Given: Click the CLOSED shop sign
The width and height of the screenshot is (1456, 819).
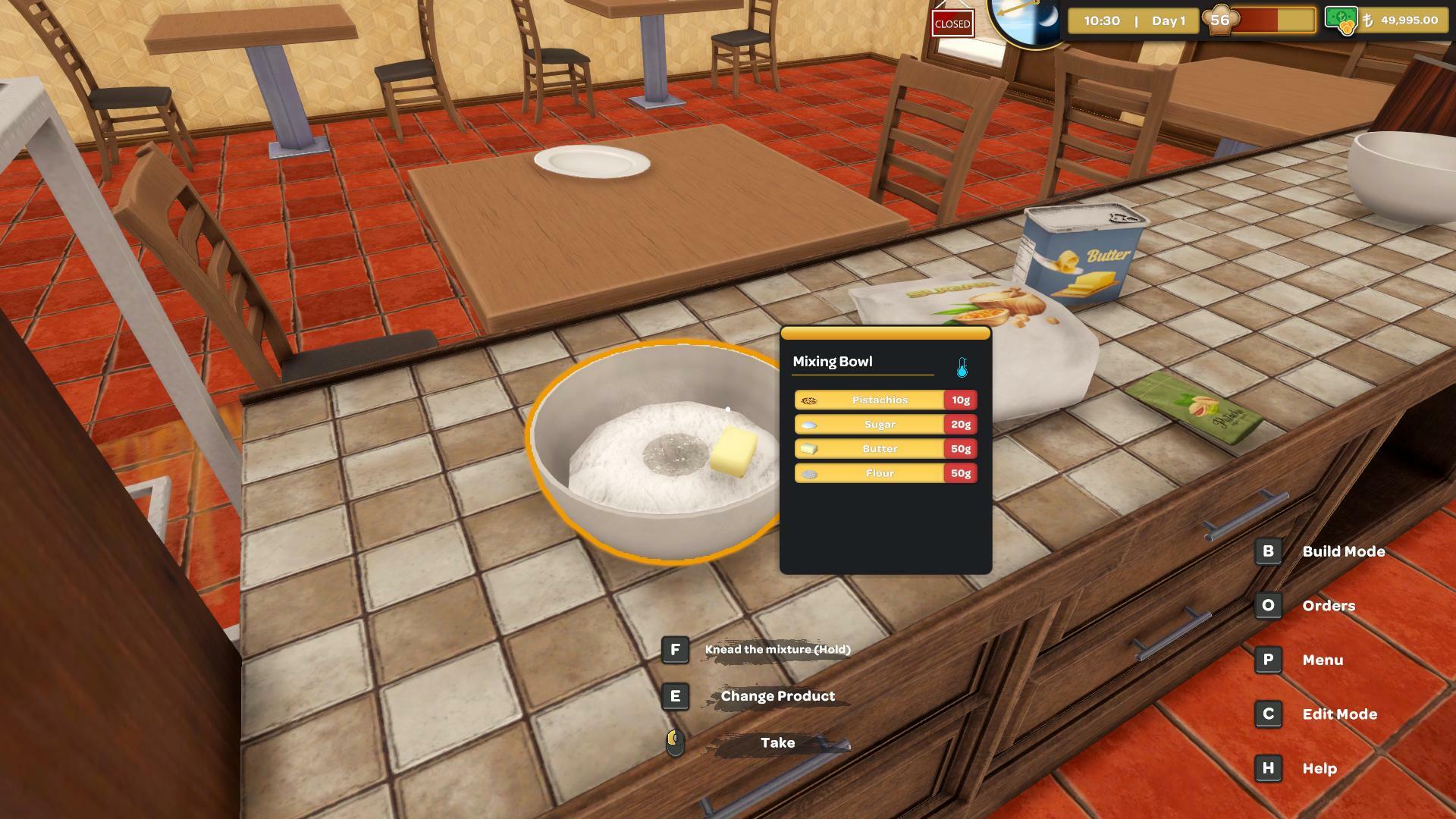Looking at the screenshot, I should point(952,24).
